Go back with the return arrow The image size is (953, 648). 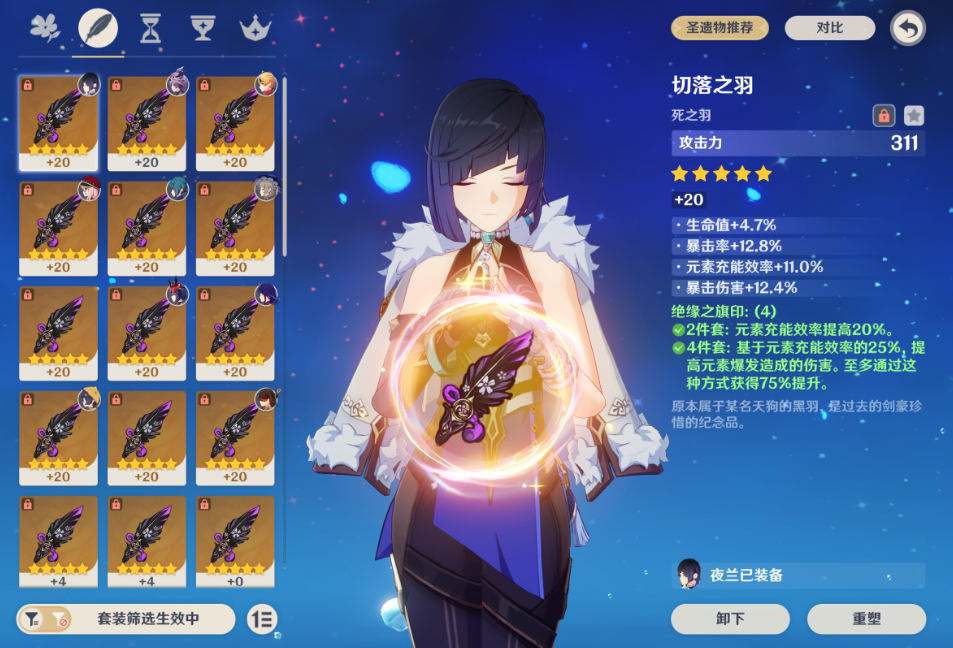(907, 28)
